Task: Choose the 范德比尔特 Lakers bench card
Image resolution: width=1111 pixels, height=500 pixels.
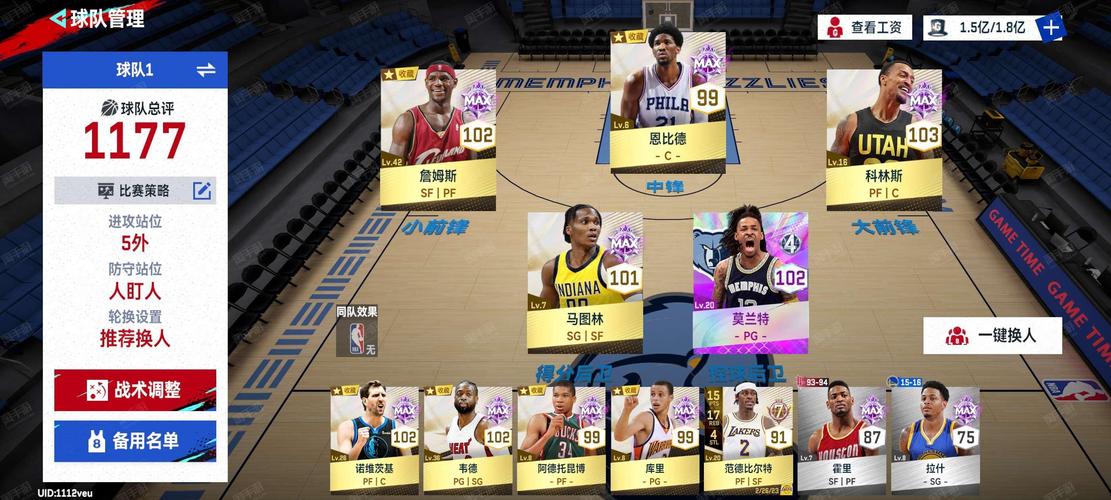Action: [x=748, y=430]
